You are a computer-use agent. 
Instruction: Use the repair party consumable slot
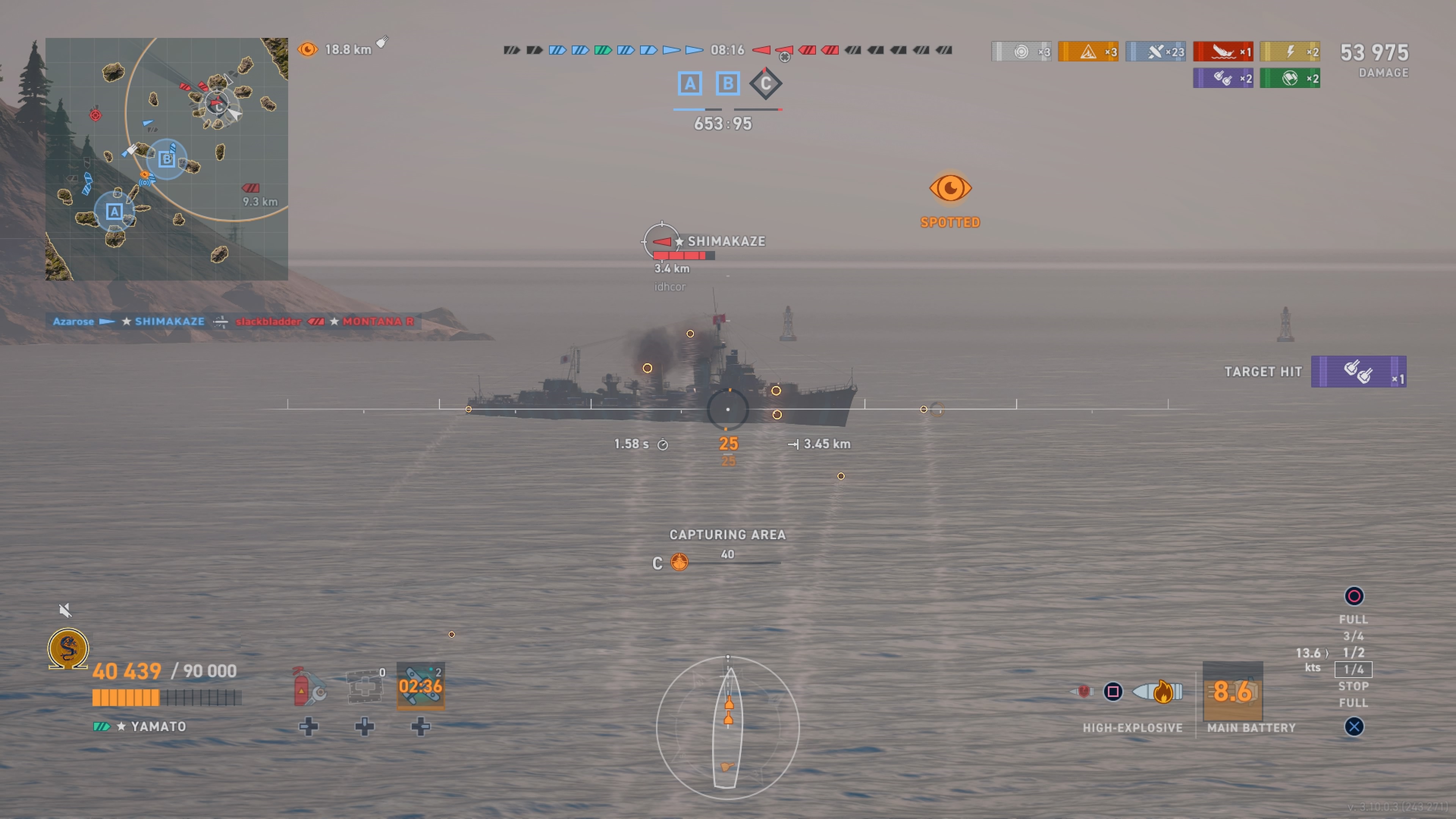pos(364,687)
